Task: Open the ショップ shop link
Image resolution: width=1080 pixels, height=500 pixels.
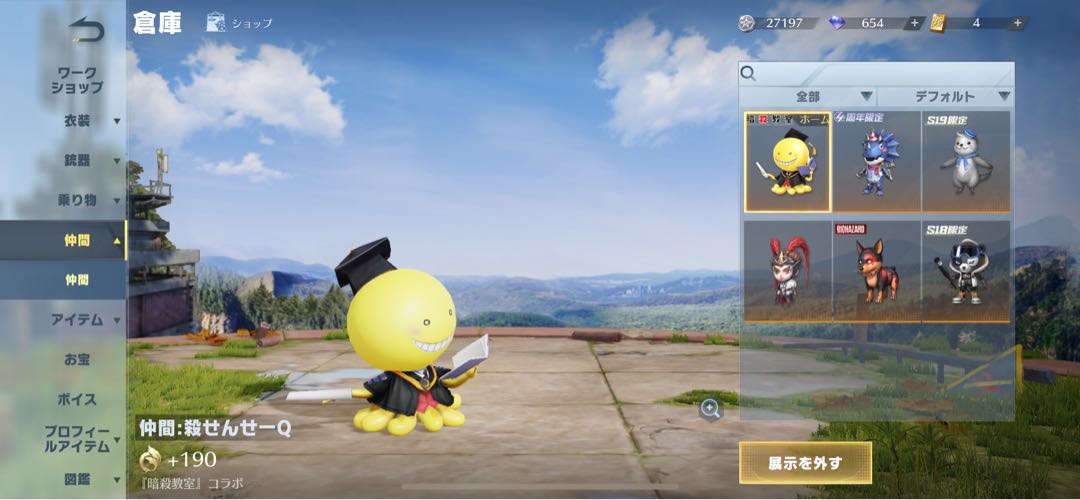Action: click(x=239, y=23)
